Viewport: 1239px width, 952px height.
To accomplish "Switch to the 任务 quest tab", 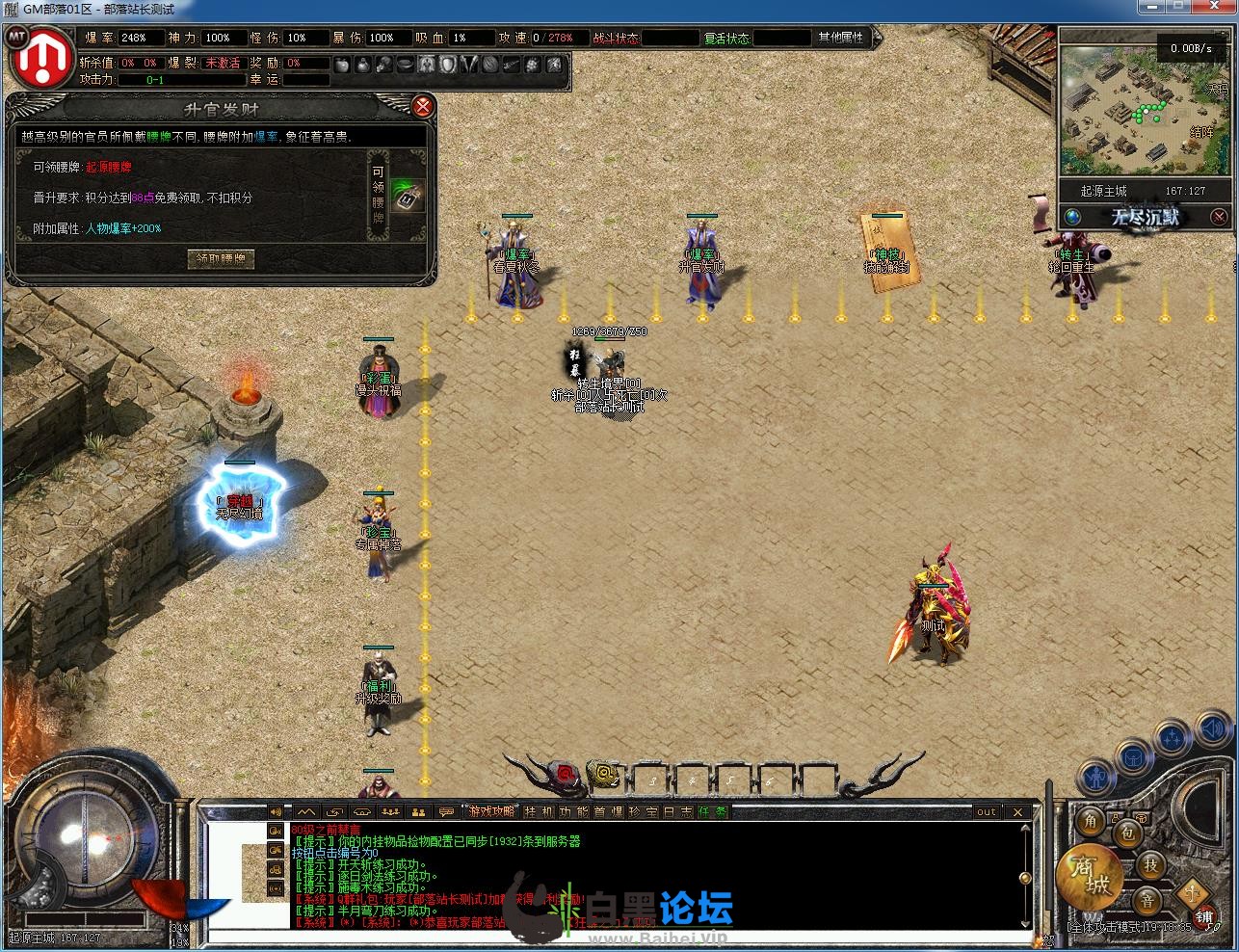I will (x=714, y=812).
